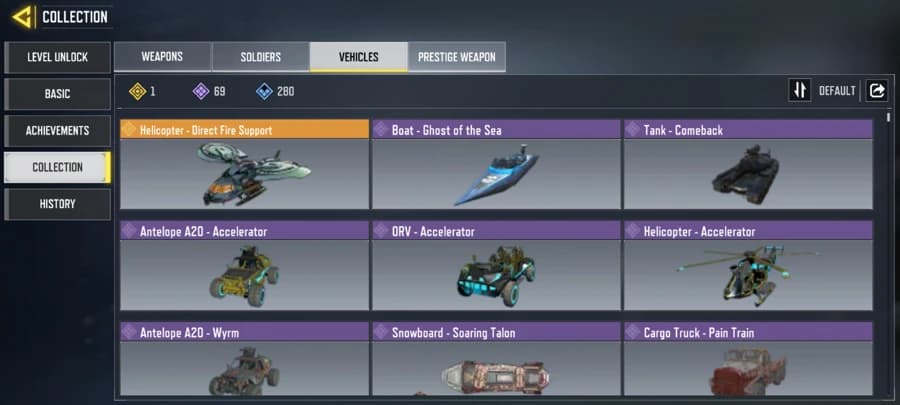Open the History section

57,204
